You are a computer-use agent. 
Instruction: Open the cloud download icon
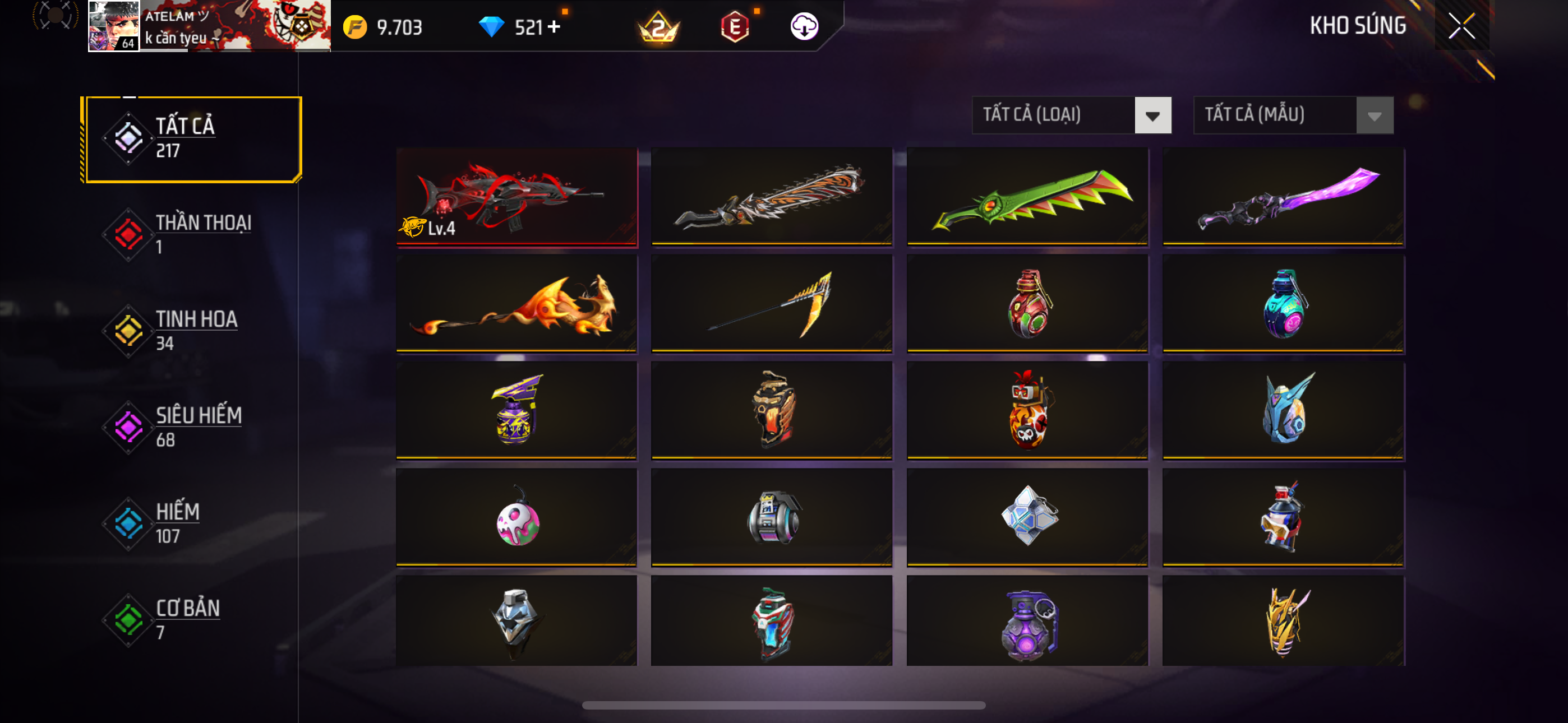[804, 27]
